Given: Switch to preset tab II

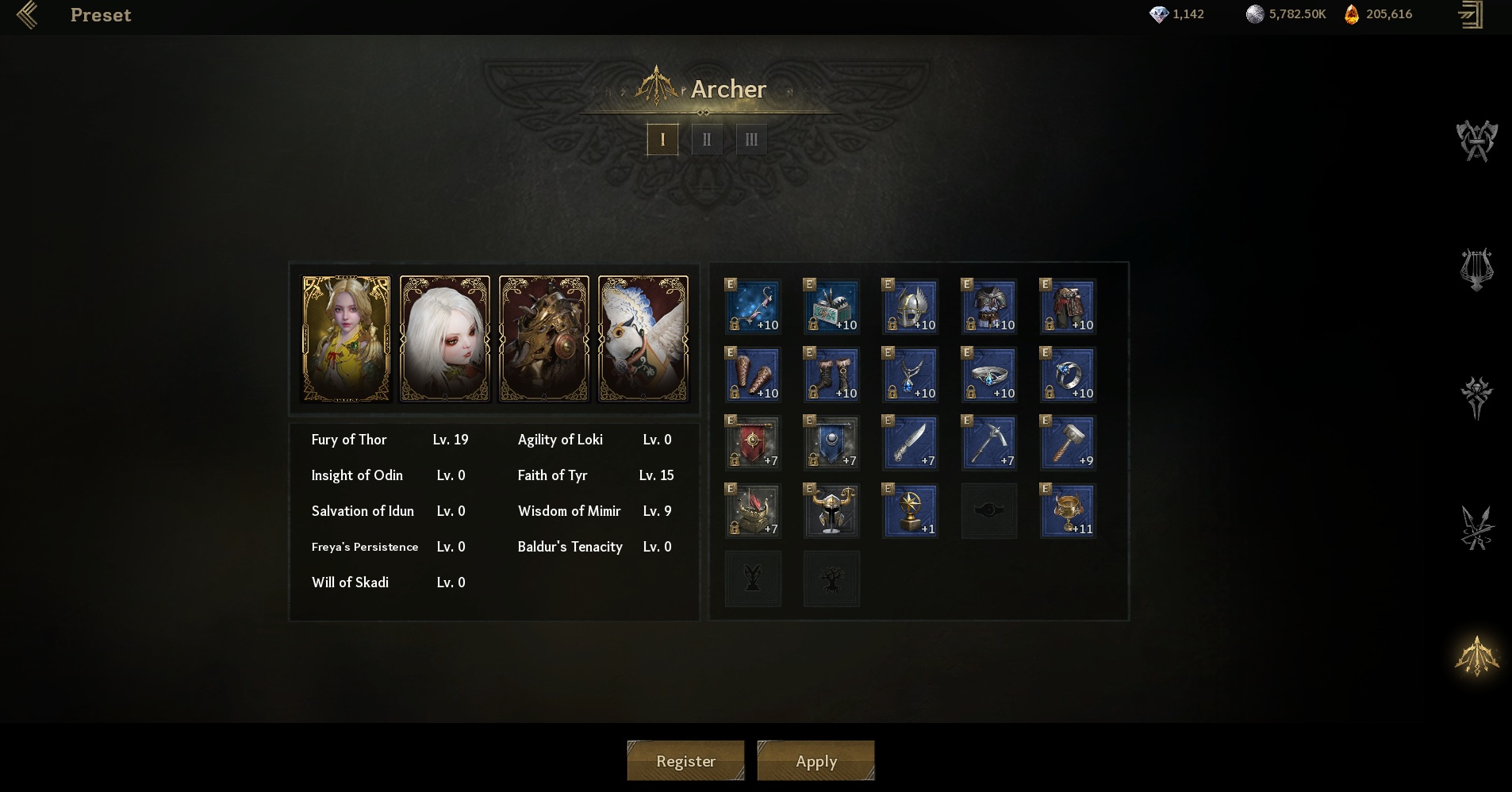Looking at the screenshot, I should coord(706,140).
